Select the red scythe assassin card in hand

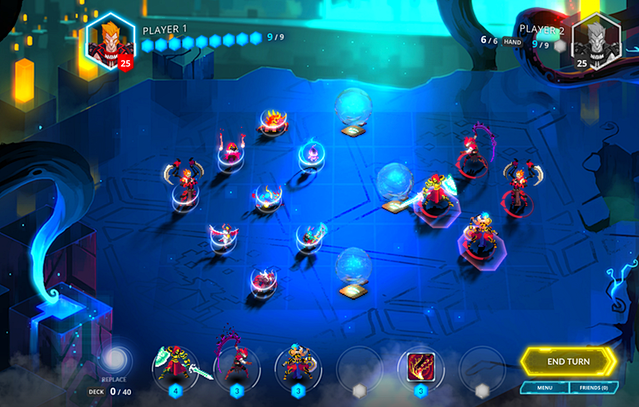click(x=236, y=367)
